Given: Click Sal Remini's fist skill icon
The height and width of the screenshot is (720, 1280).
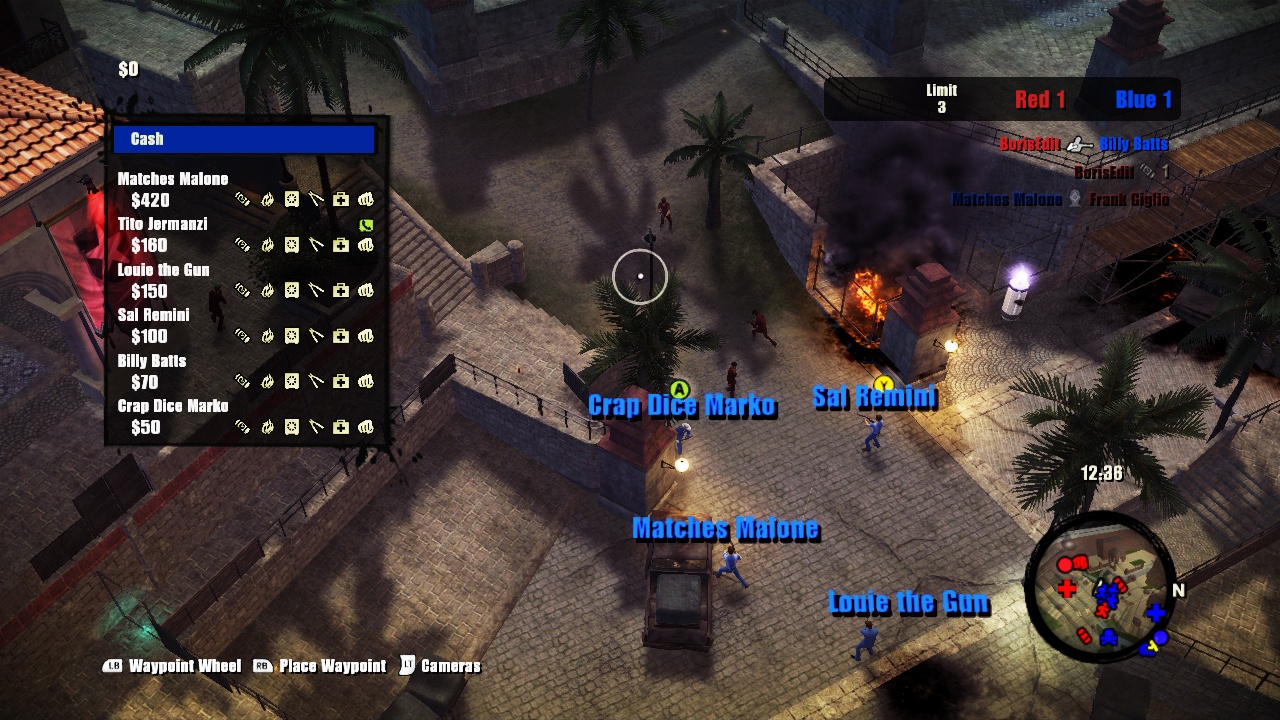Looking at the screenshot, I should [x=366, y=336].
